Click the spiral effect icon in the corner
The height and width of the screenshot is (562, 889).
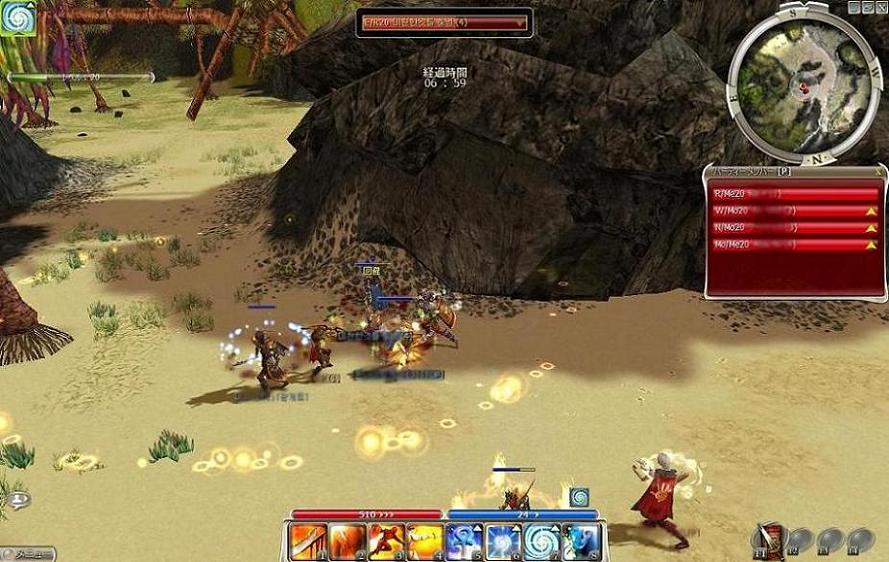coord(18,18)
